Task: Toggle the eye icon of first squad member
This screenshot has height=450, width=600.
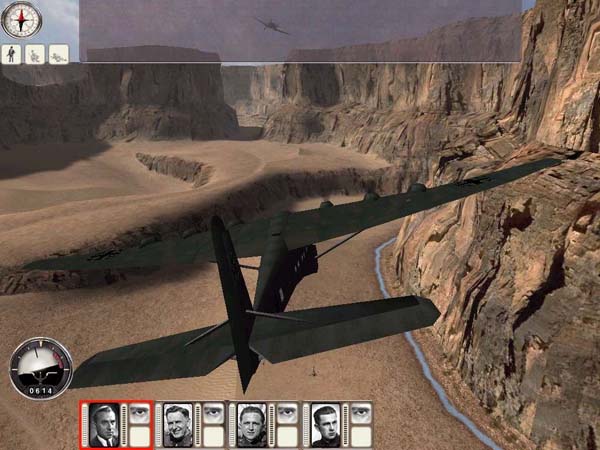Action: pos(139,411)
